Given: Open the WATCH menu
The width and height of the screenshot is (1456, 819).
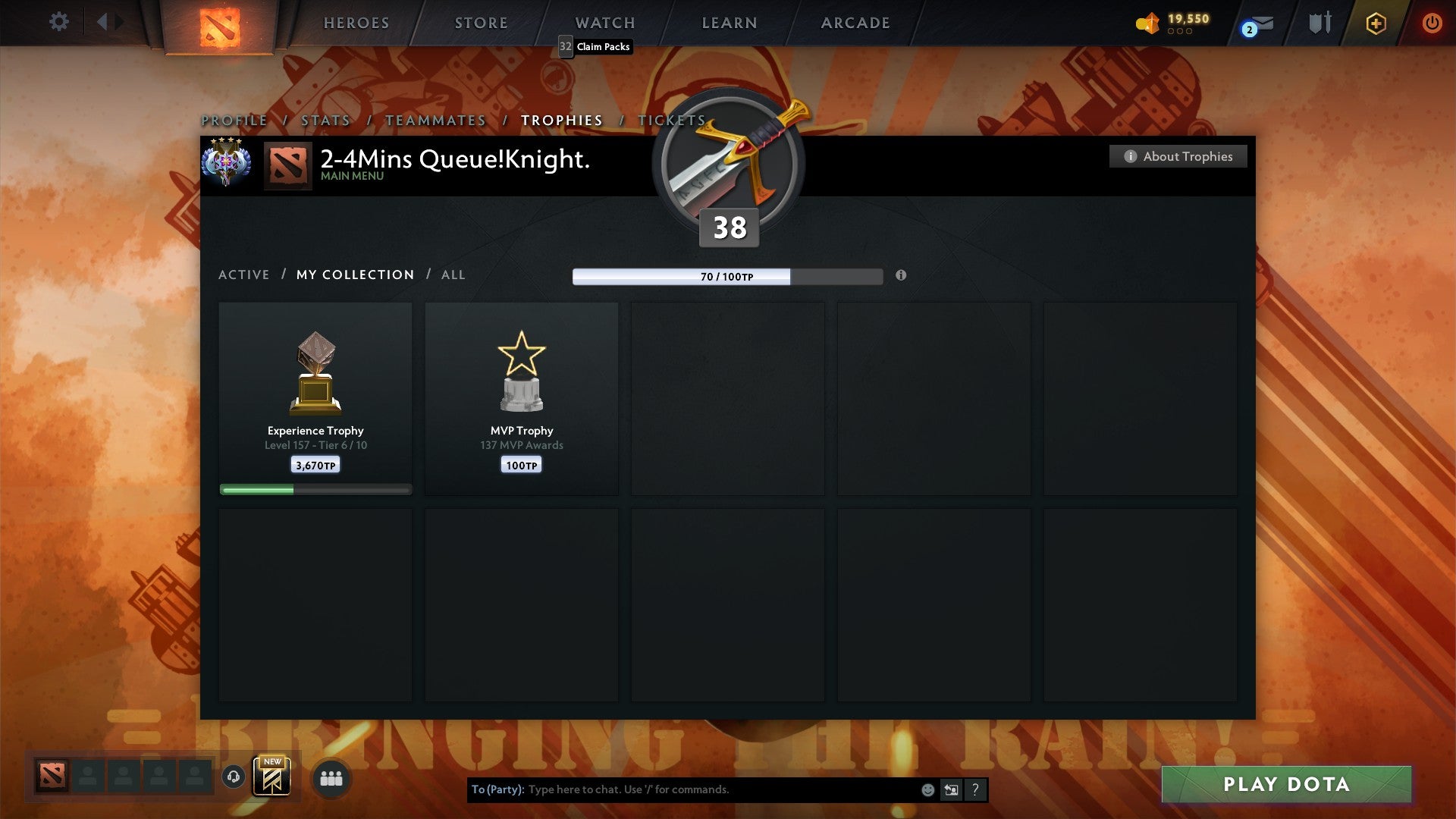Looking at the screenshot, I should point(604,23).
